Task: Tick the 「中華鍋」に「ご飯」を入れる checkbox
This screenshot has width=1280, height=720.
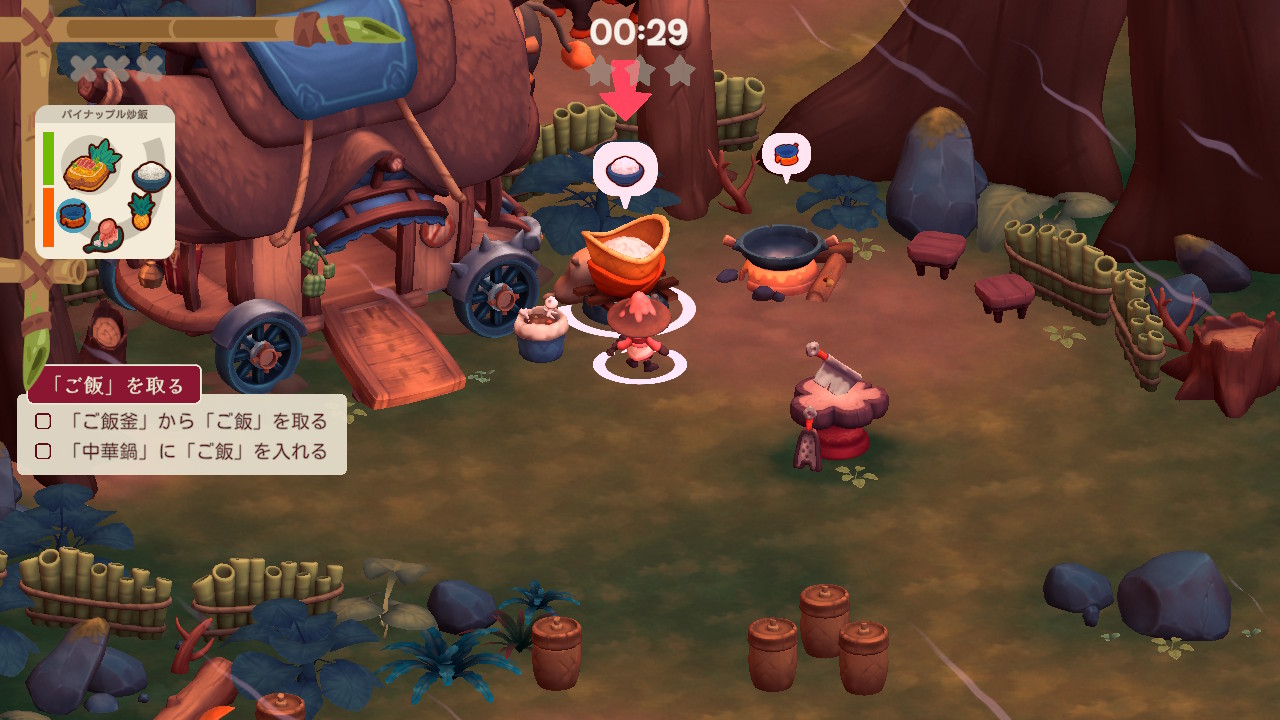Action: coord(43,452)
